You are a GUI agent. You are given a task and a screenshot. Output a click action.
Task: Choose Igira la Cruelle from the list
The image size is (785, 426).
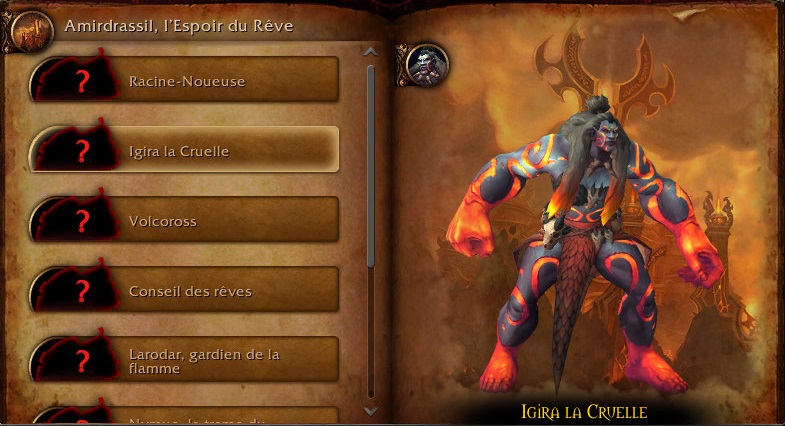point(186,150)
